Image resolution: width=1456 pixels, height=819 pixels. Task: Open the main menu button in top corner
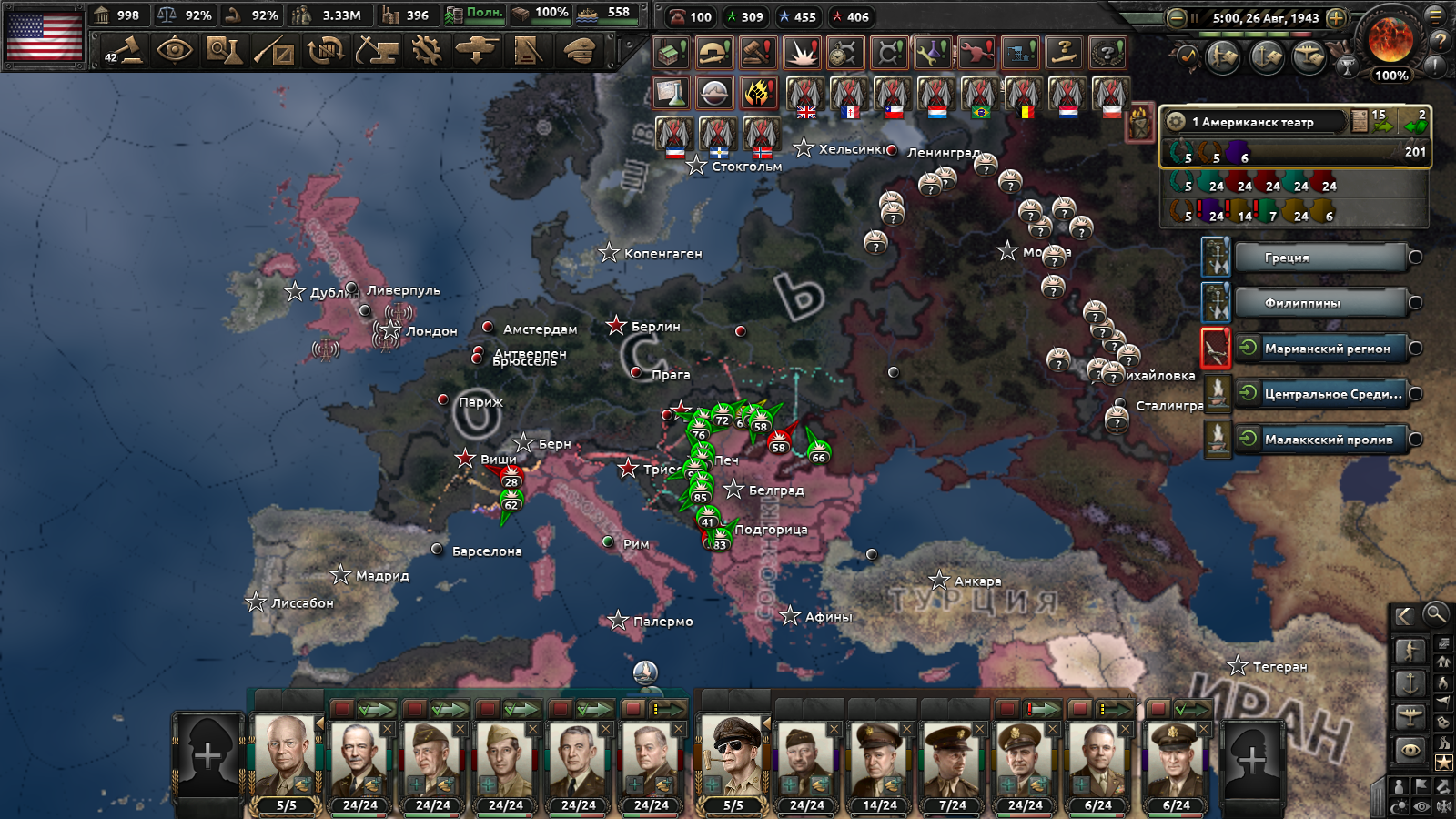pyautogui.click(x=1437, y=15)
